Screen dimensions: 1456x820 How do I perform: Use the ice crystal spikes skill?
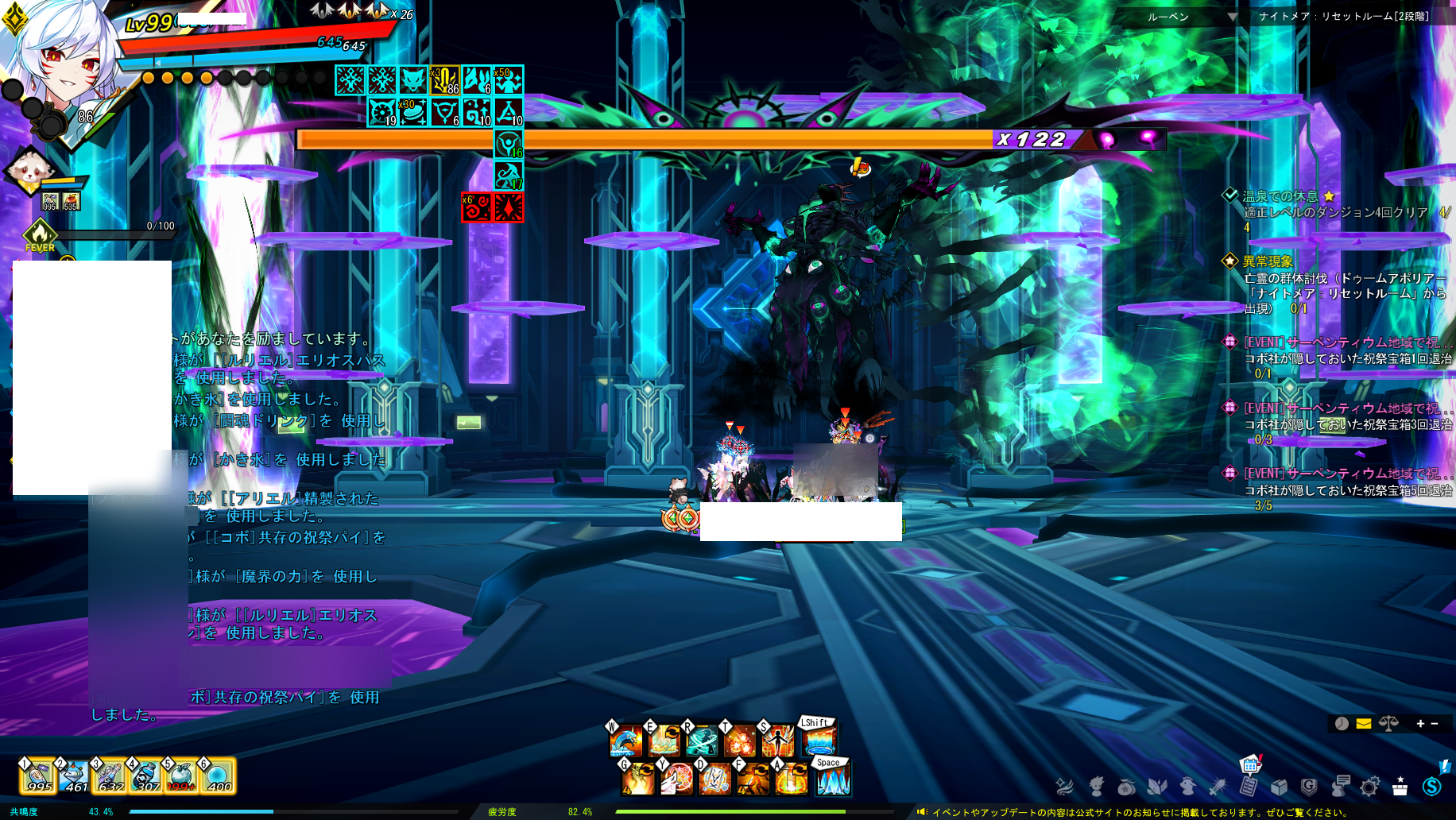(832, 779)
